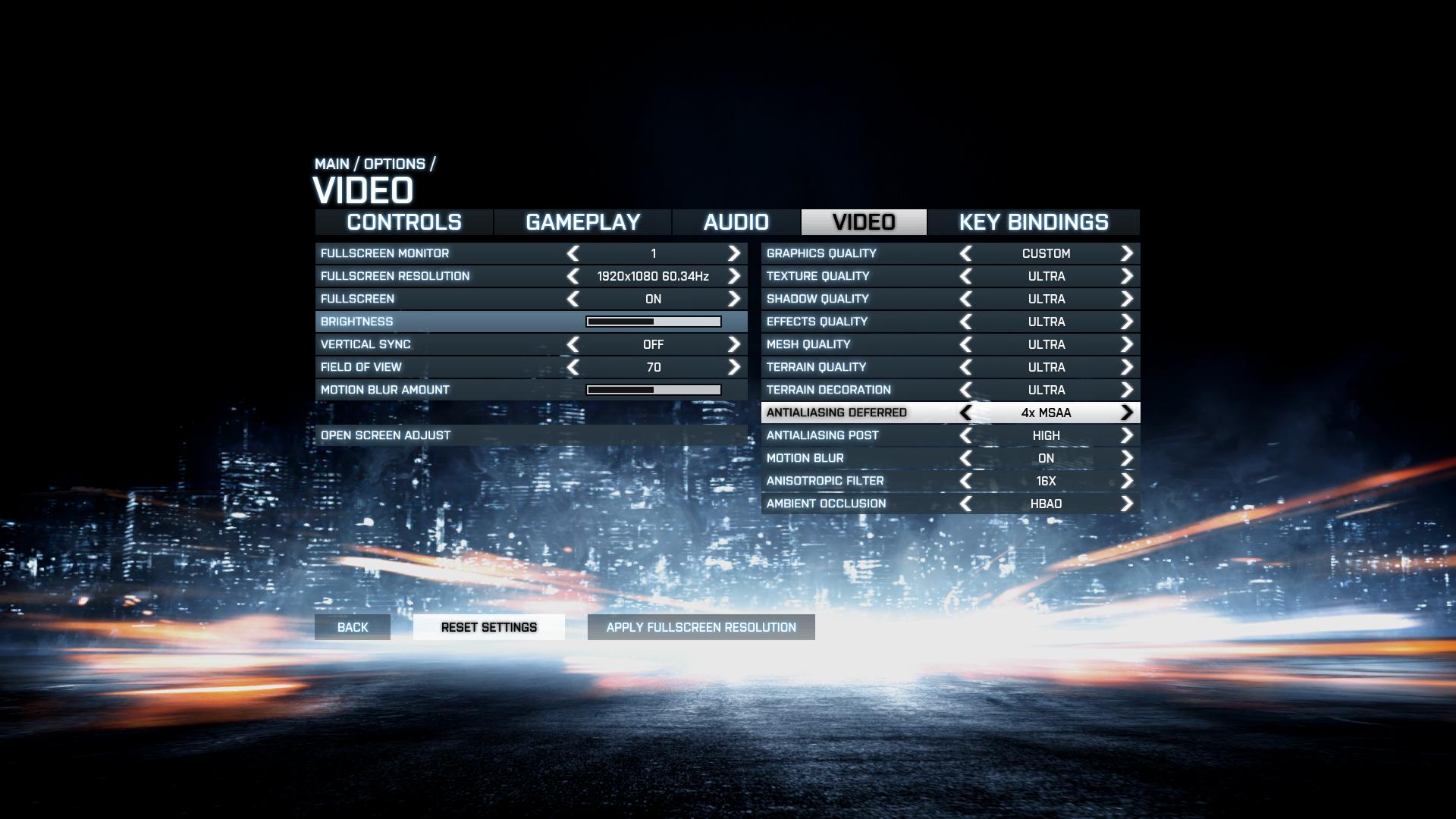Lower Anisotropic Filter with left arrow

(x=965, y=481)
